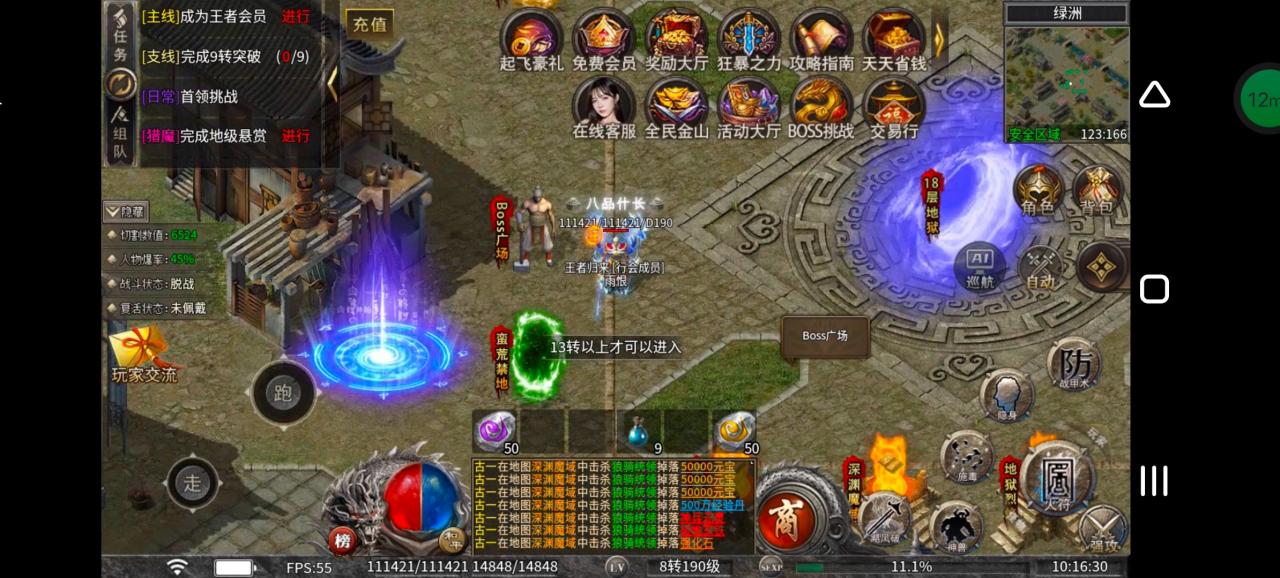
Task: Toggle 自动 auto-battle
Action: point(1040,268)
